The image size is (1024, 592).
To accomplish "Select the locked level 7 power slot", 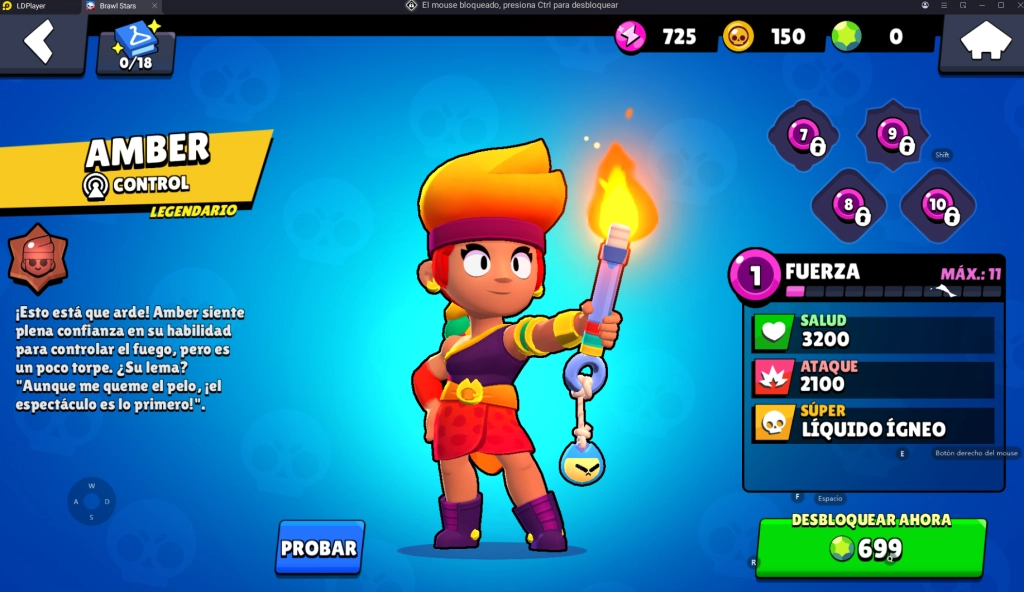I will (803, 136).
